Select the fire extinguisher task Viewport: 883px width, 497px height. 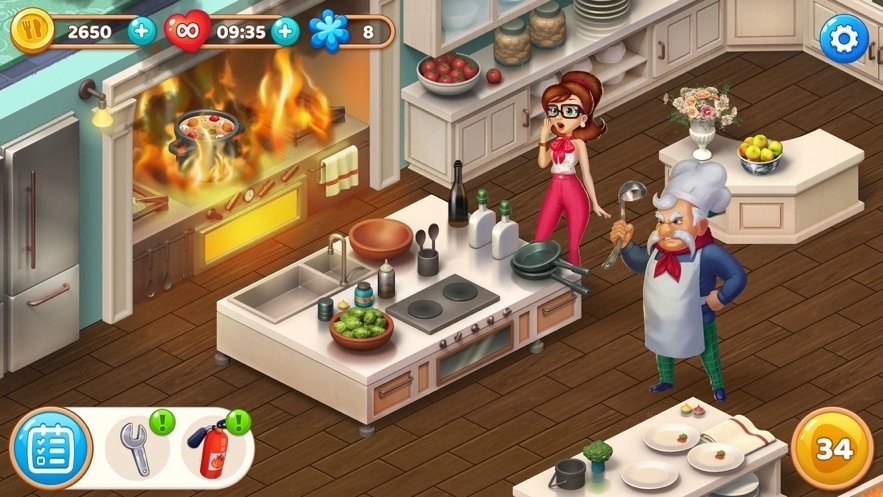212,450
